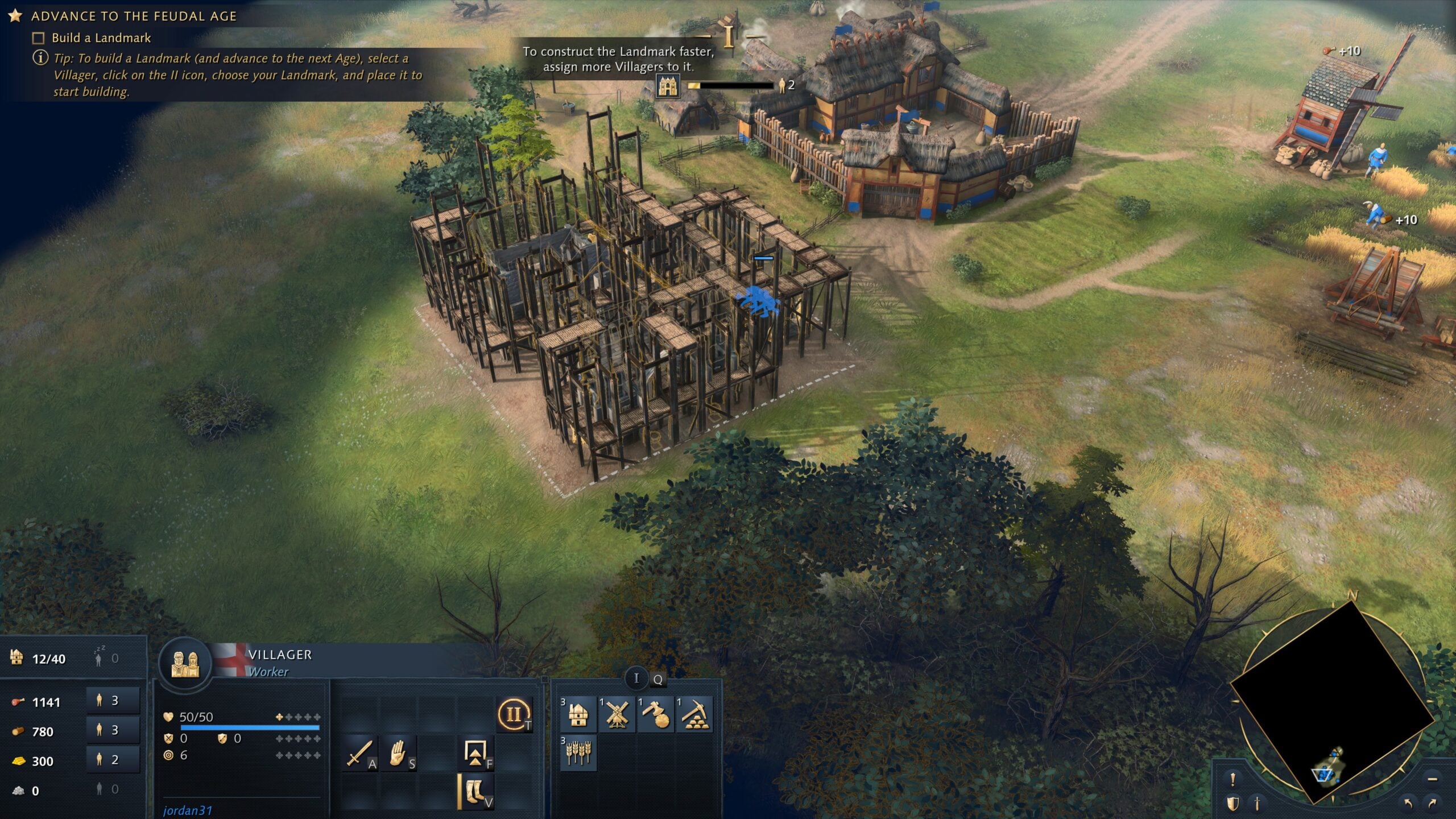Click the landmark construction progress icon

click(667, 86)
